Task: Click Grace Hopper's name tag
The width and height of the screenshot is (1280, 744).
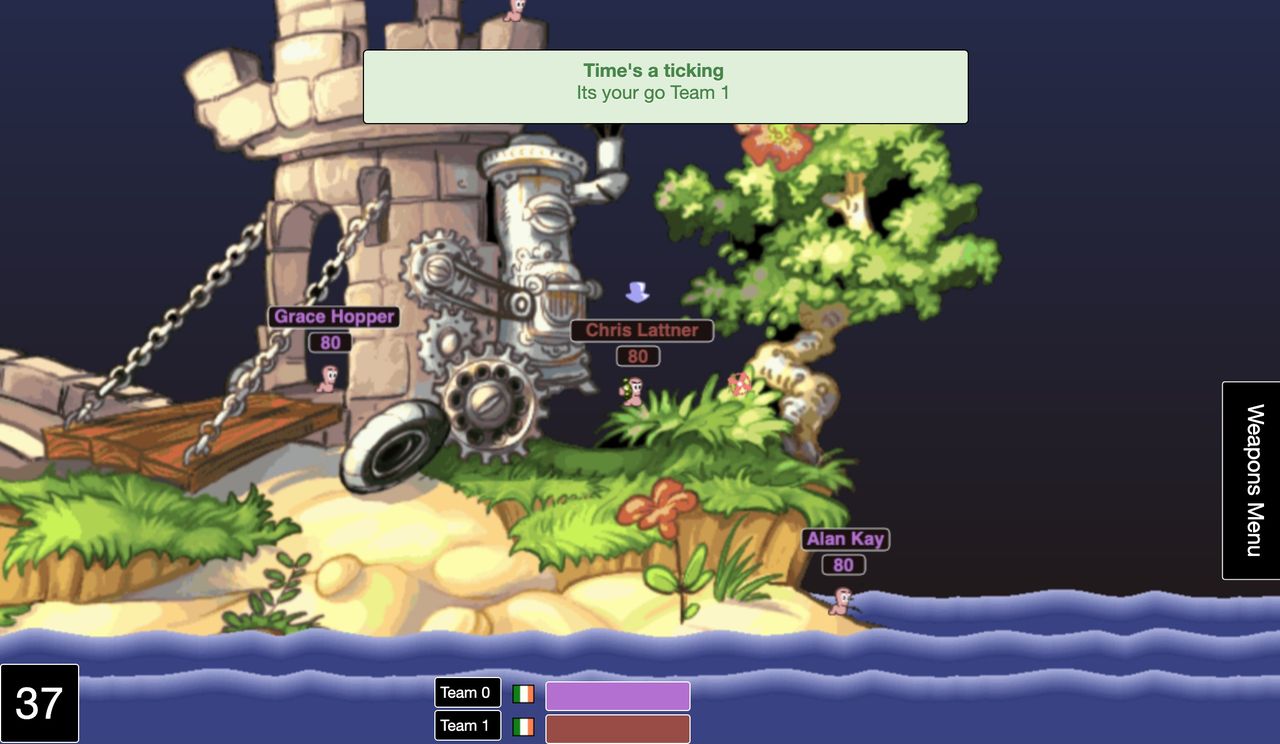Action: coord(334,316)
